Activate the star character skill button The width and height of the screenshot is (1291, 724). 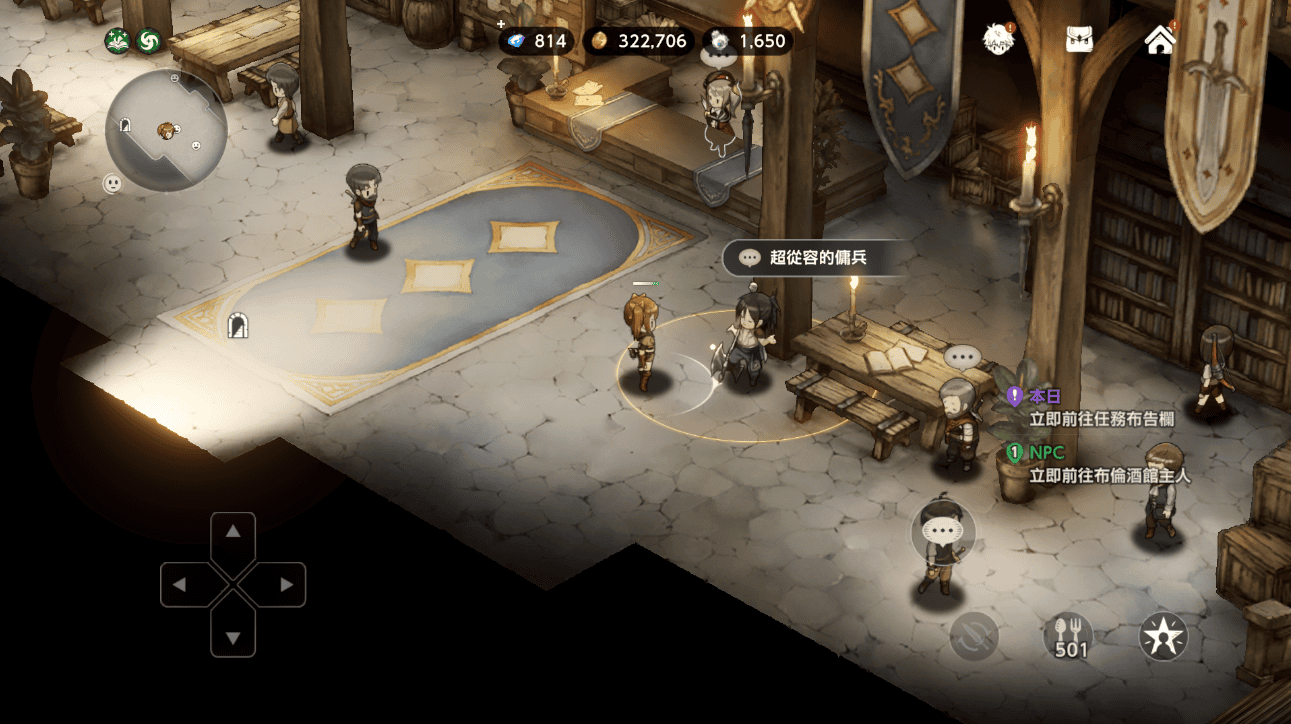(x=1164, y=636)
